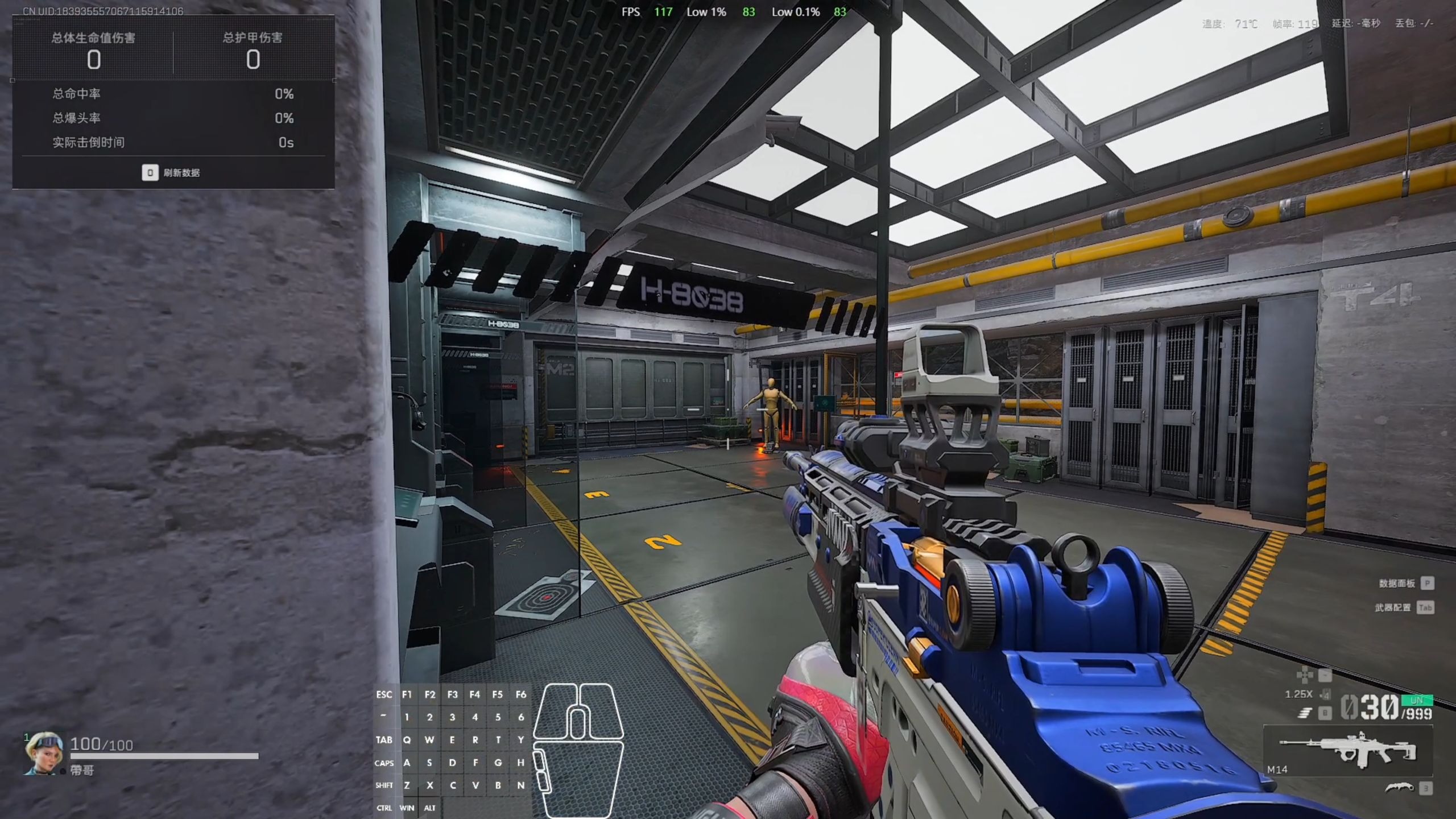The height and width of the screenshot is (819, 1456).
Task: Click the mouse outline in input overlay
Action: click(578, 750)
